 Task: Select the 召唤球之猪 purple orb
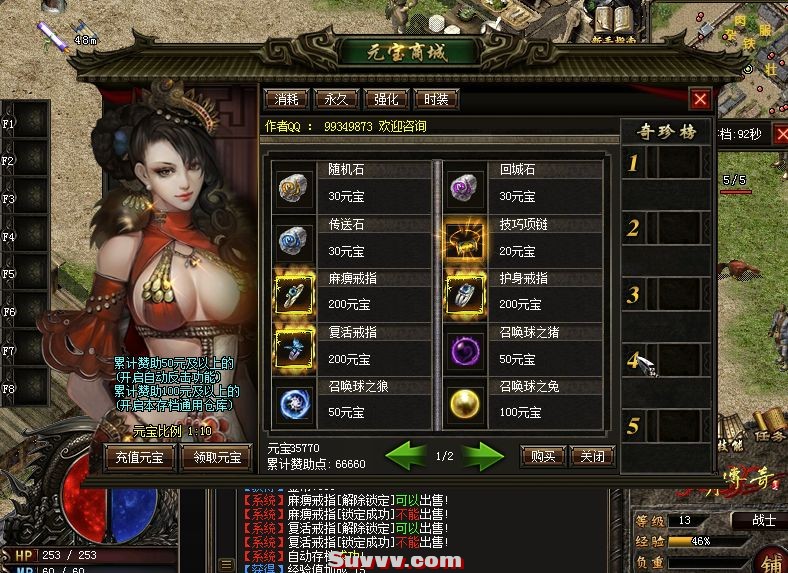(x=465, y=348)
